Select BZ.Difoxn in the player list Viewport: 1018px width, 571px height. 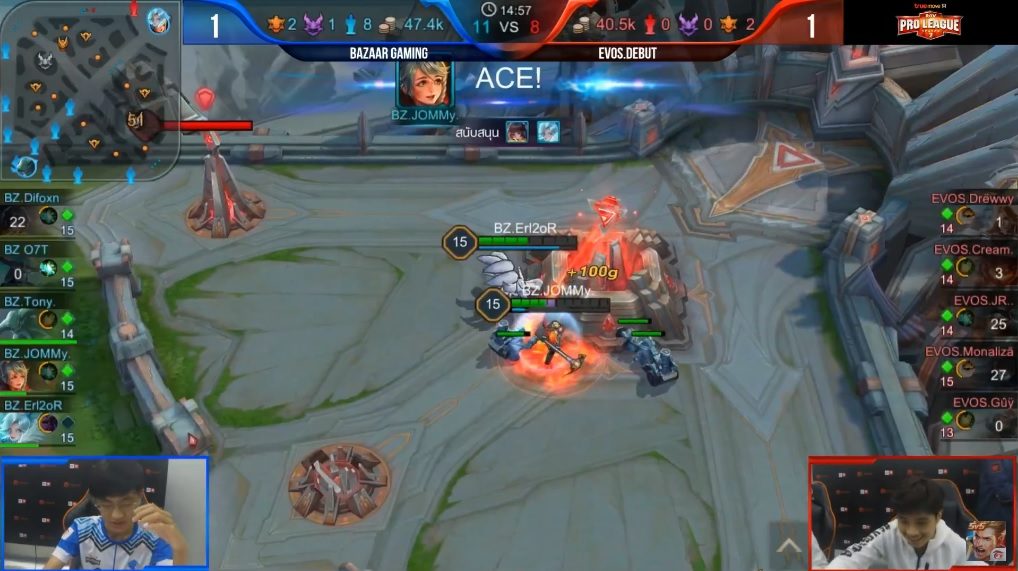[x=40, y=214]
